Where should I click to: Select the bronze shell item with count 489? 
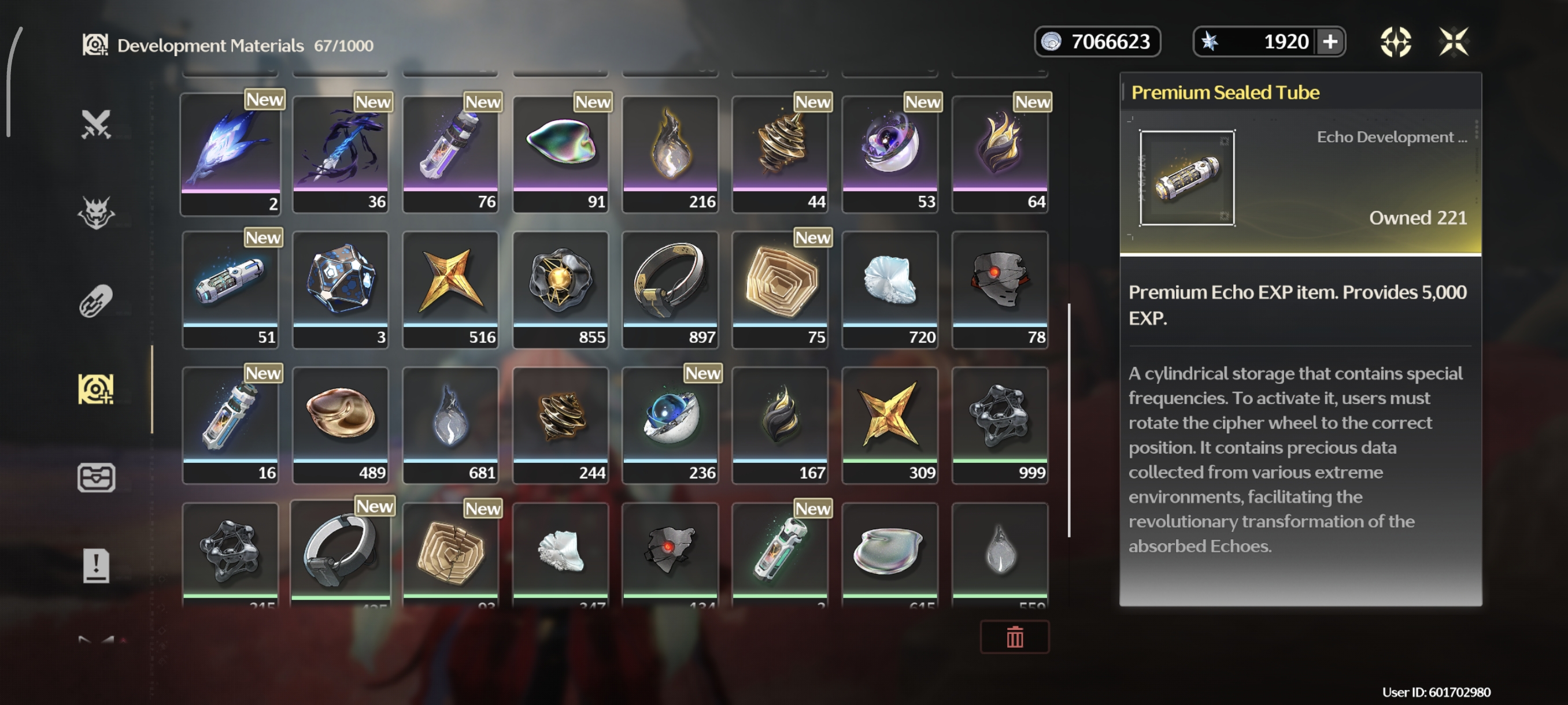point(341,425)
